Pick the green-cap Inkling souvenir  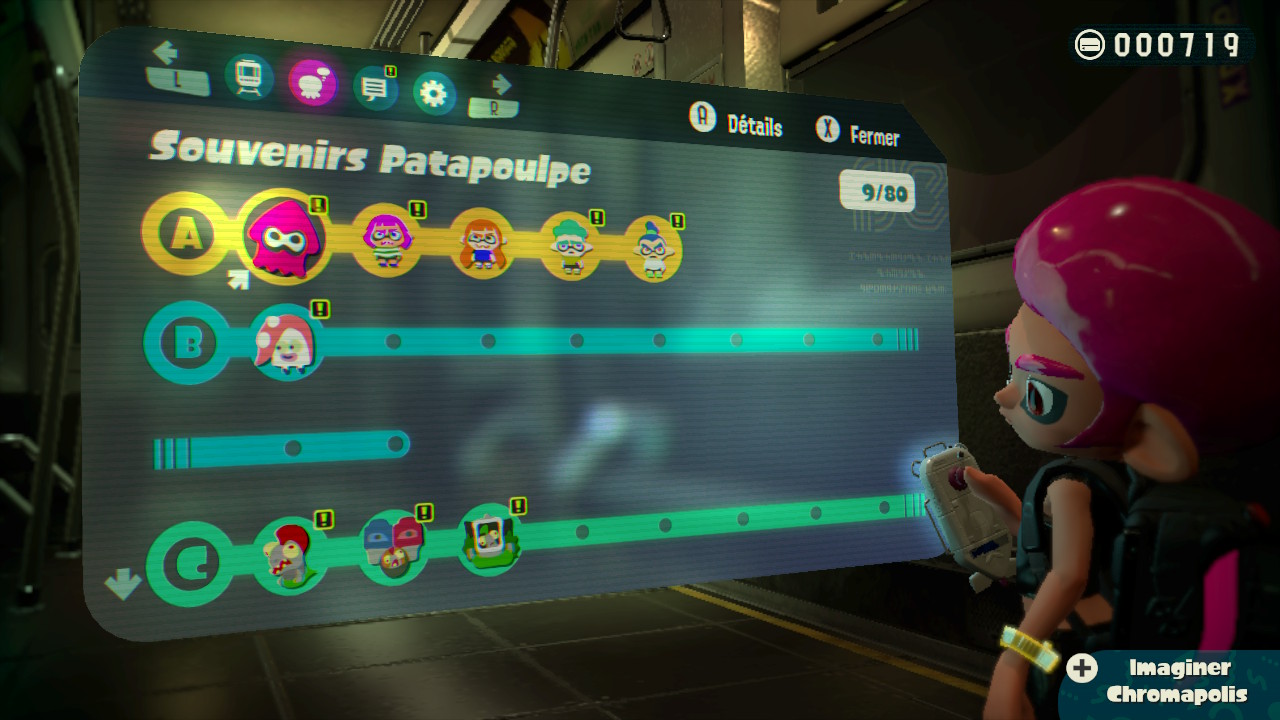pyautogui.click(x=571, y=246)
